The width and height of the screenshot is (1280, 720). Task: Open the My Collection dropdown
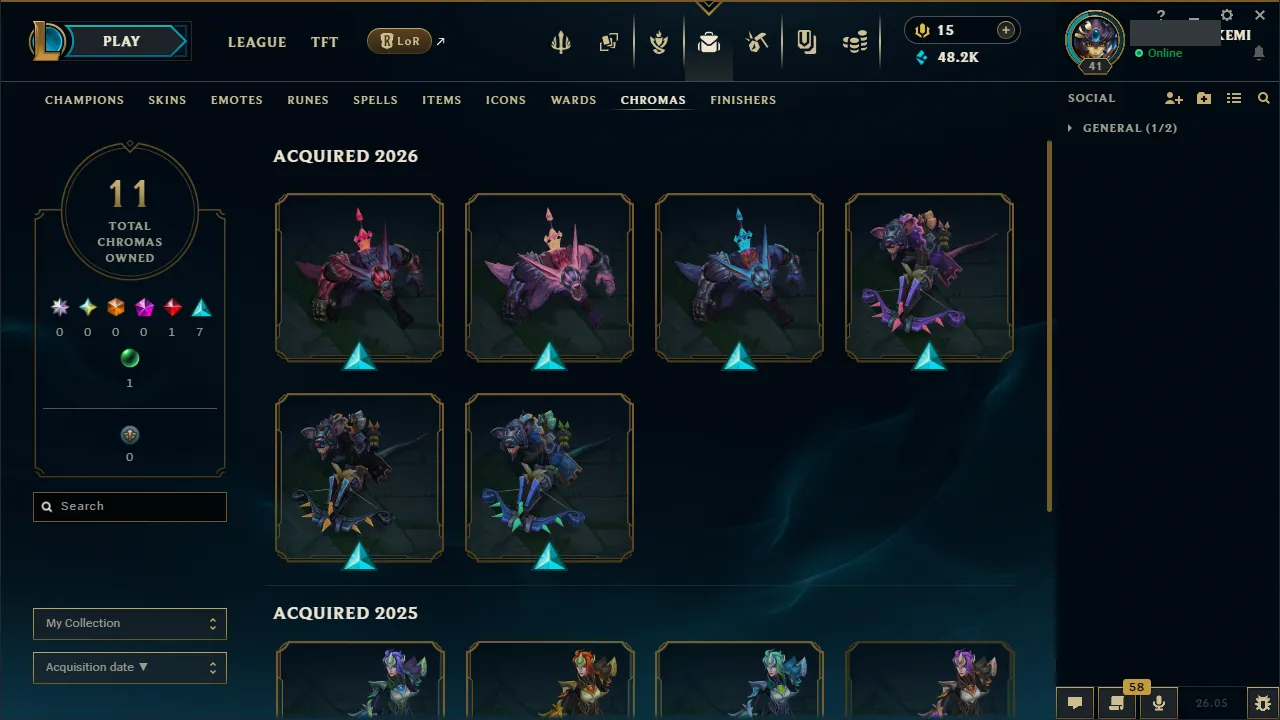tap(129, 623)
